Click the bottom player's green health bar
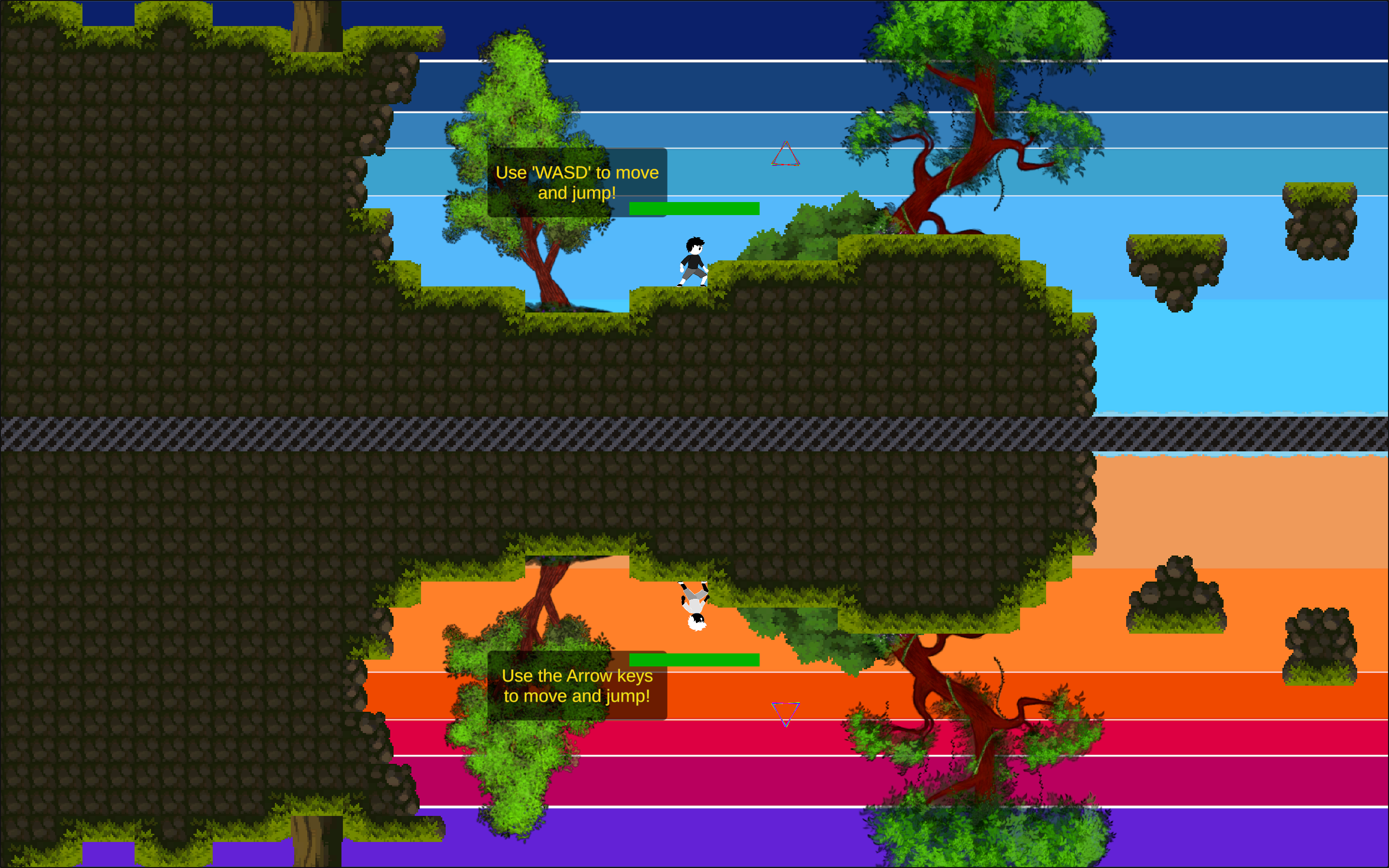This screenshot has height=868, width=1389. (x=694, y=659)
